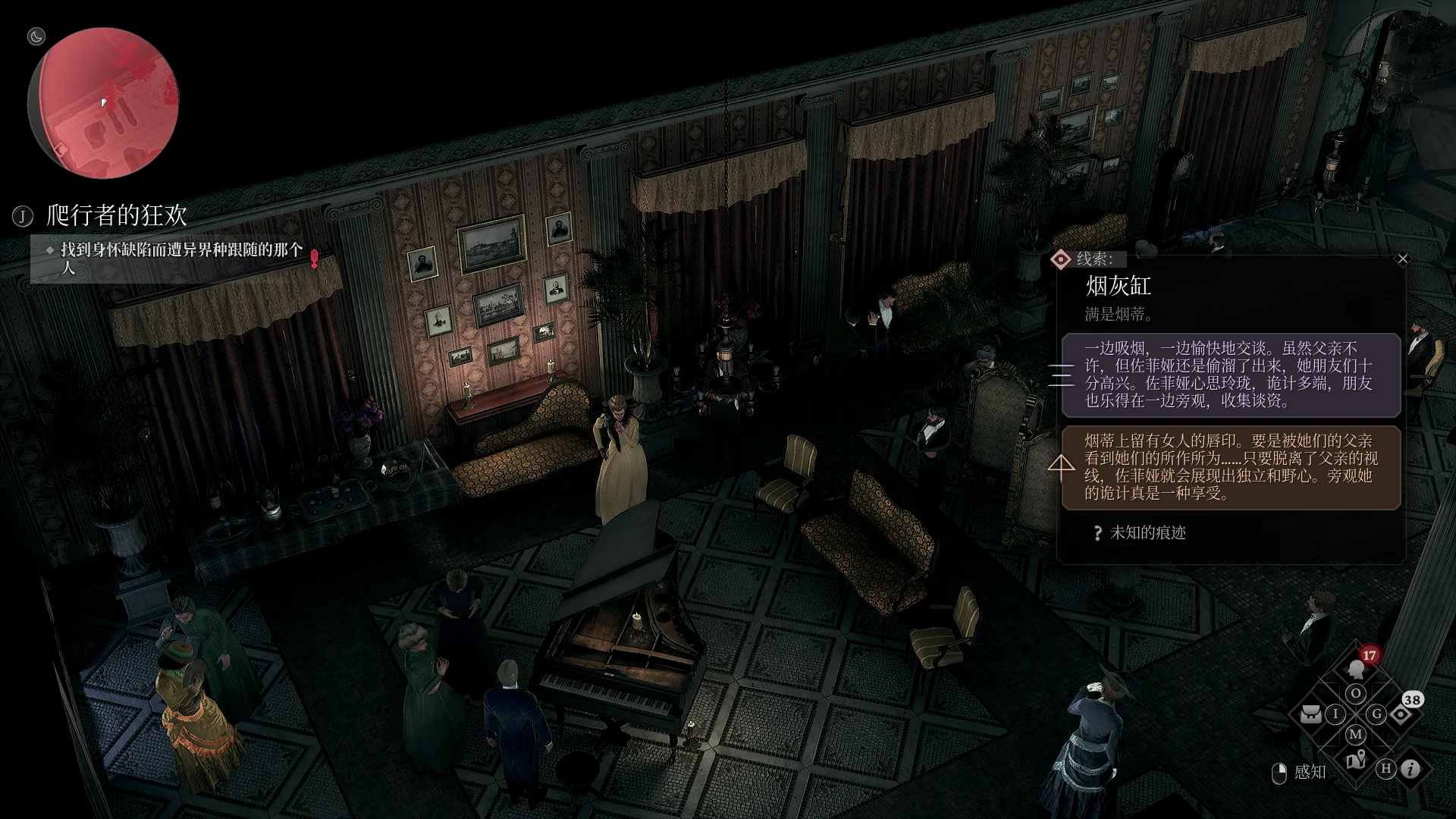Open the character head icon with 17 badge
This screenshot has height=819, width=1456.
(1356, 670)
